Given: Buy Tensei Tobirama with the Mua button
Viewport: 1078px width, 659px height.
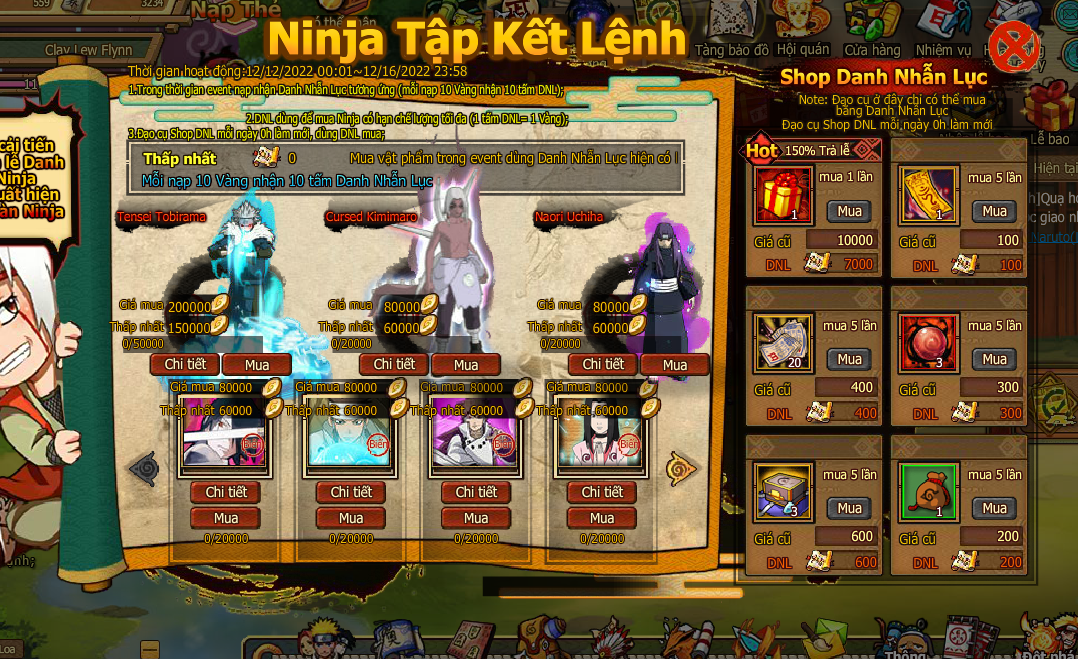Looking at the screenshot, I should (257, 365).
